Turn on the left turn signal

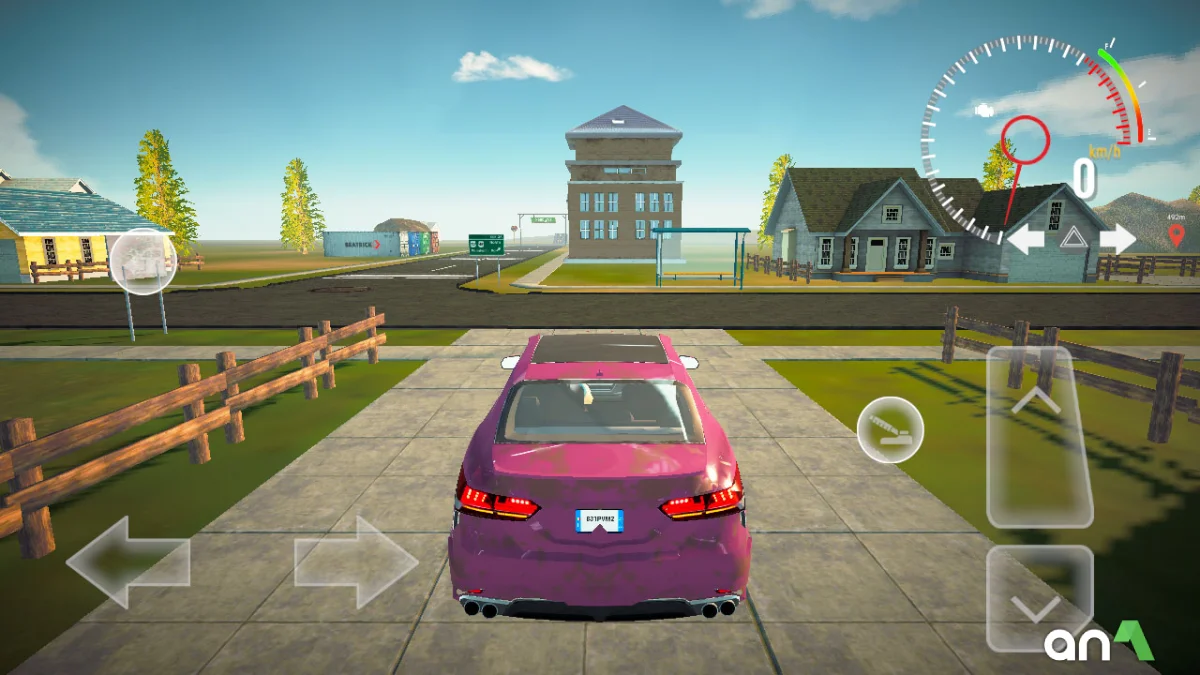click(x=1026, y=239)
